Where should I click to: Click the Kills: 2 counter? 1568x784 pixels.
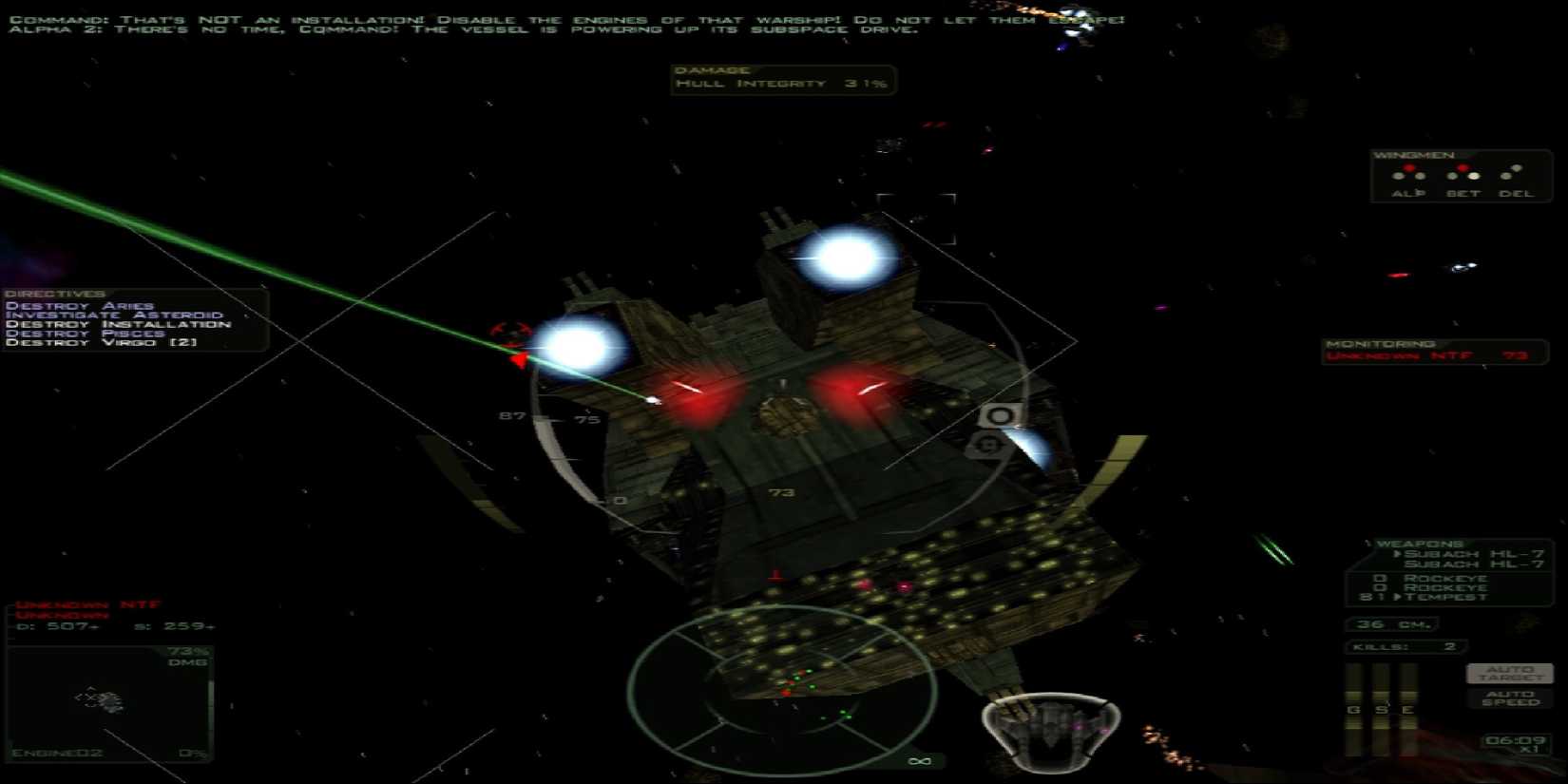pos(1404,645)
